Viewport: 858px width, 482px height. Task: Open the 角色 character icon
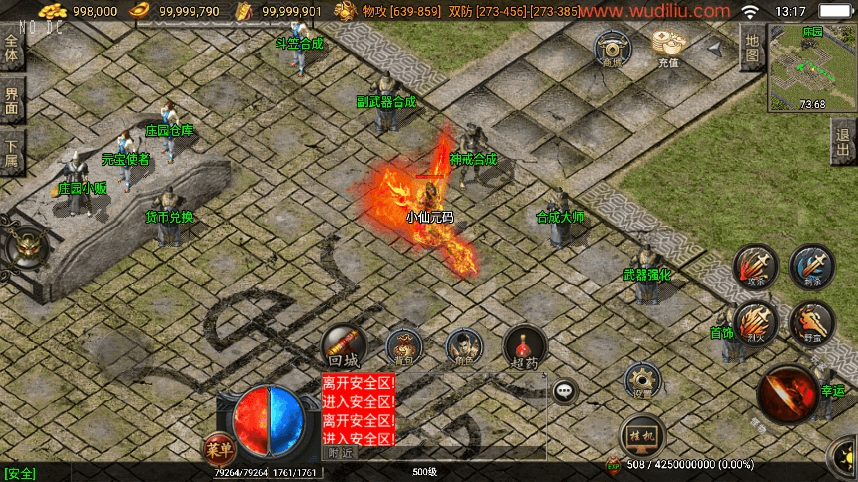coord(463,346)
